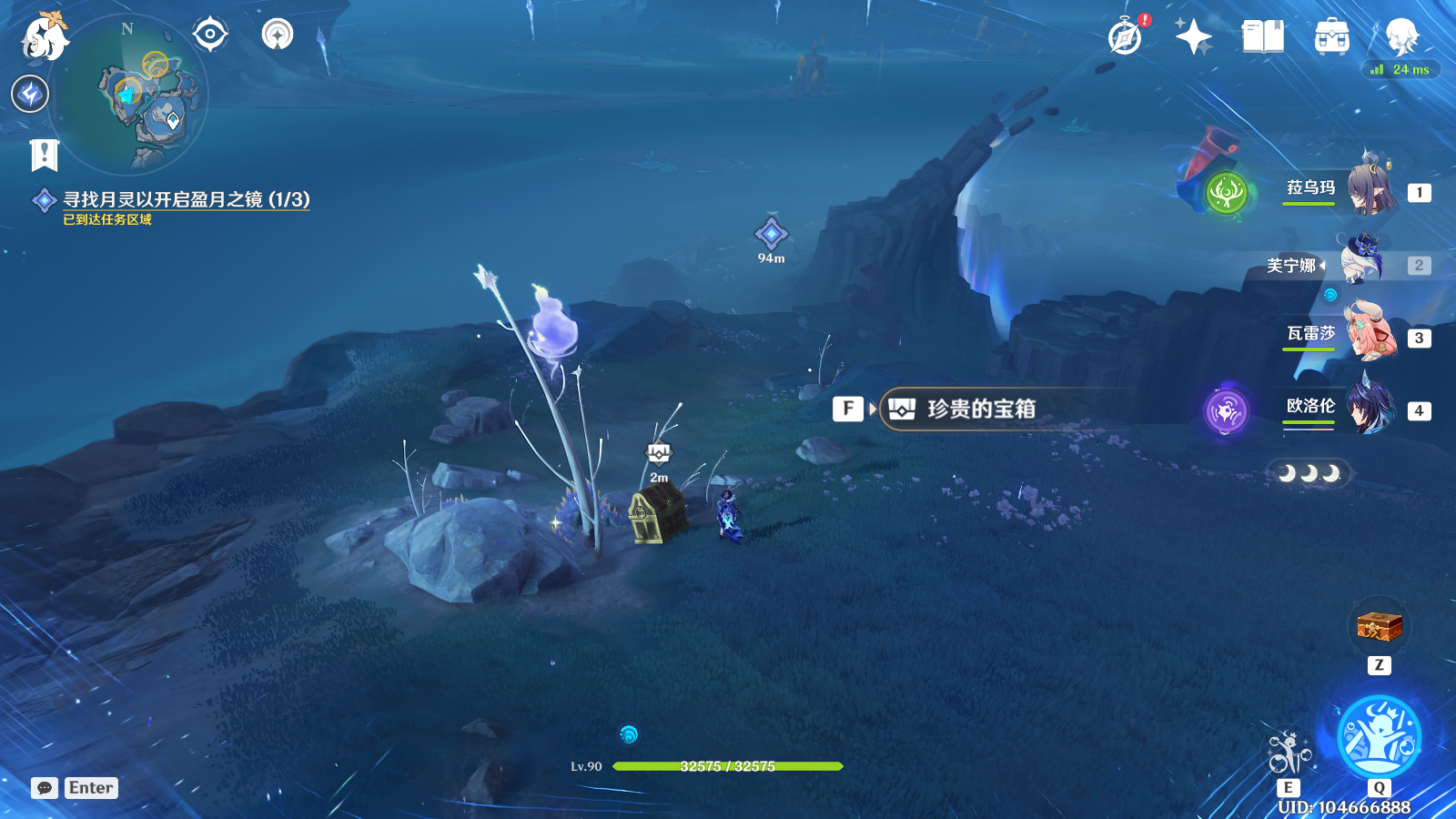Image resolution: width=1456 pixels, height=819 pixels.
Task: Open the Paimon menu icon
Action: (44, 37)
